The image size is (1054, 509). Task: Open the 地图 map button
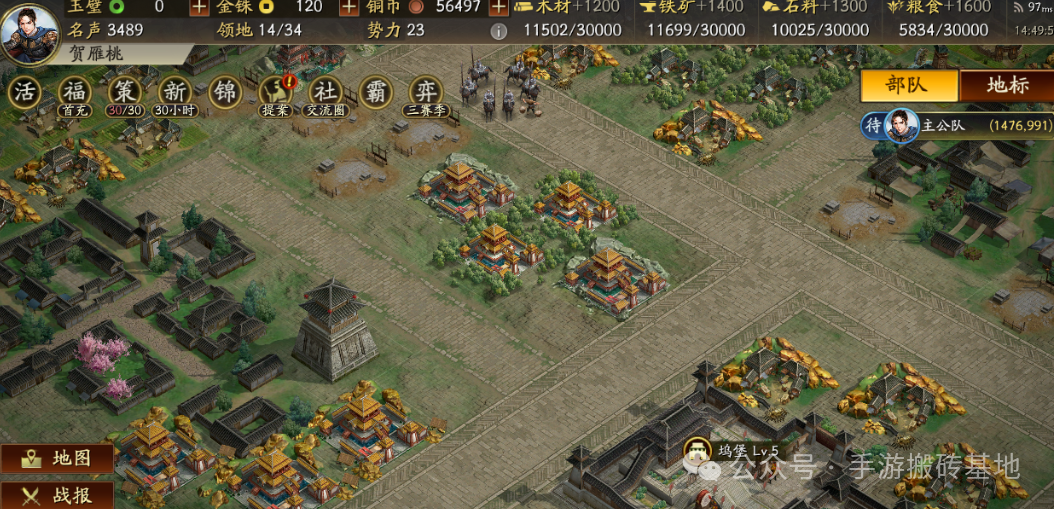point(57,458)
